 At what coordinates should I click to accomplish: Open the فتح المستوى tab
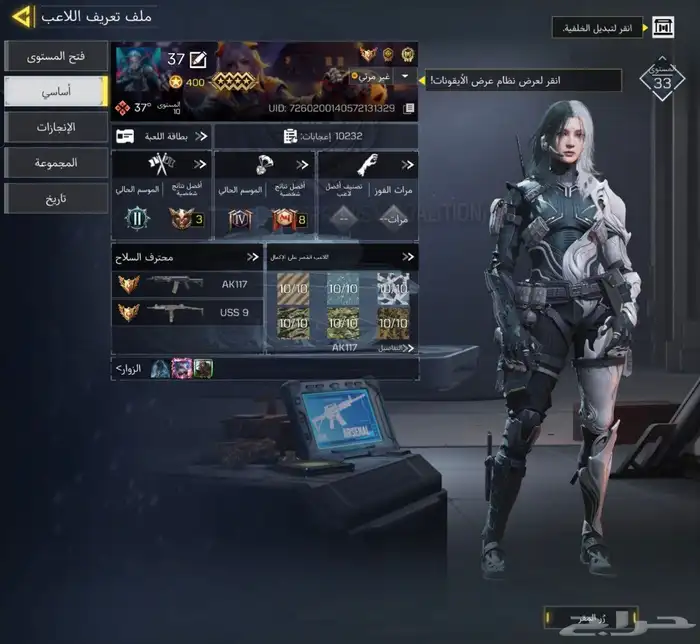click(x=55, y=56)
